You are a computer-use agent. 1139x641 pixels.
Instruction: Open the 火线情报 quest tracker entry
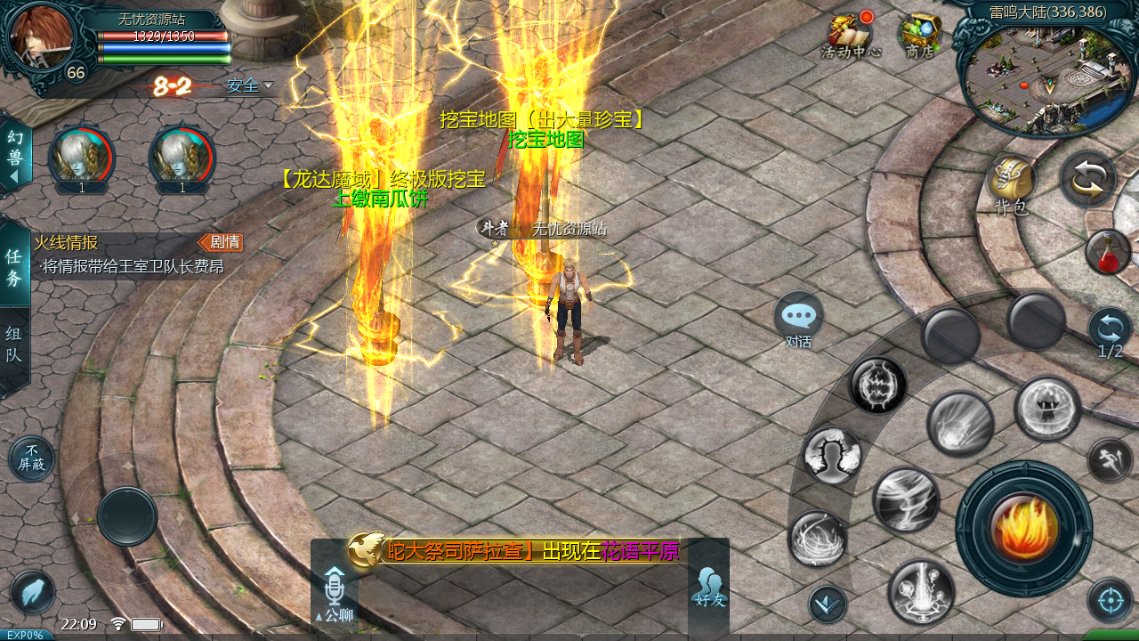coord(130,255)
